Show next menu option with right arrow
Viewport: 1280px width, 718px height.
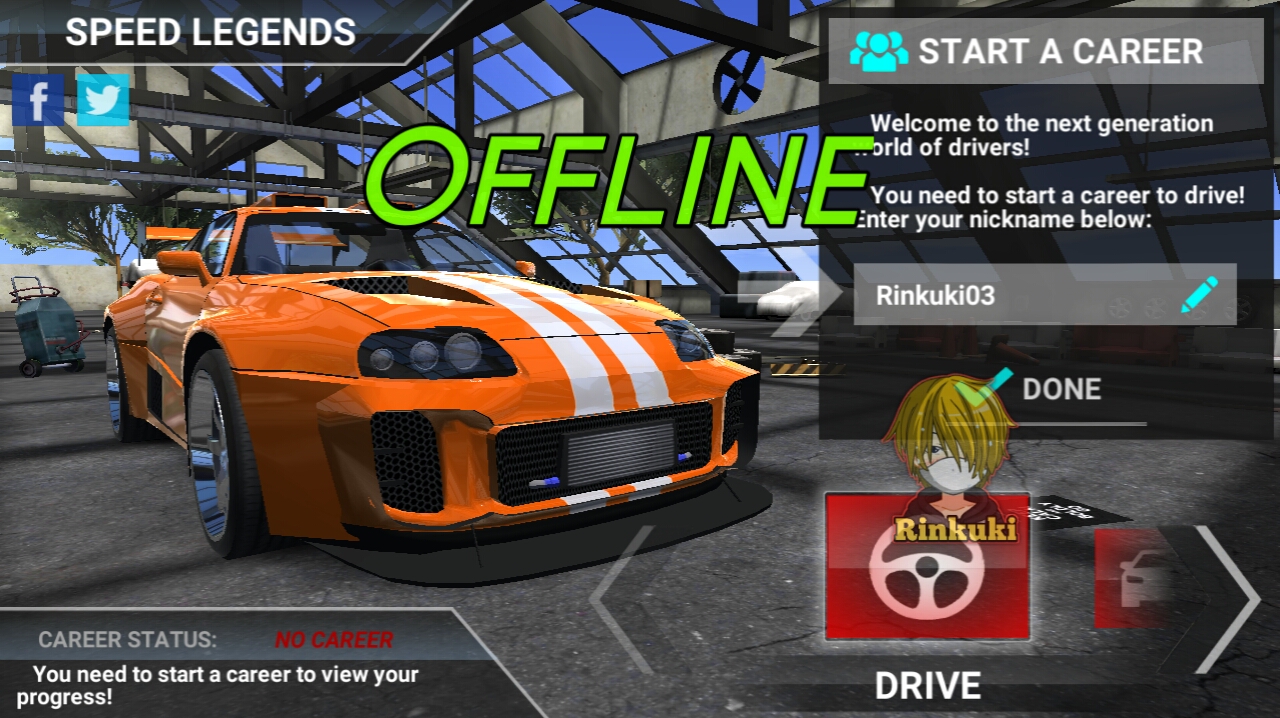pyautogui.click(x=1228, y=598)
